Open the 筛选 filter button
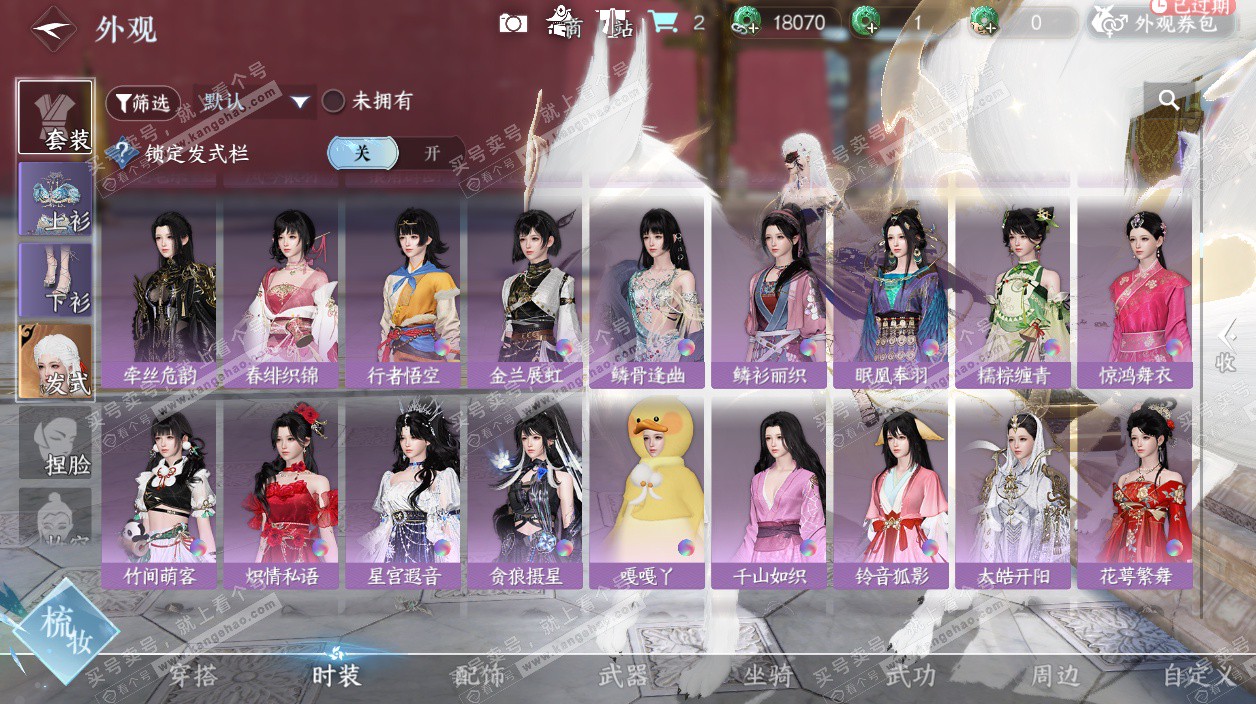Screen dimensions: 1256x704 coord(143,102)
